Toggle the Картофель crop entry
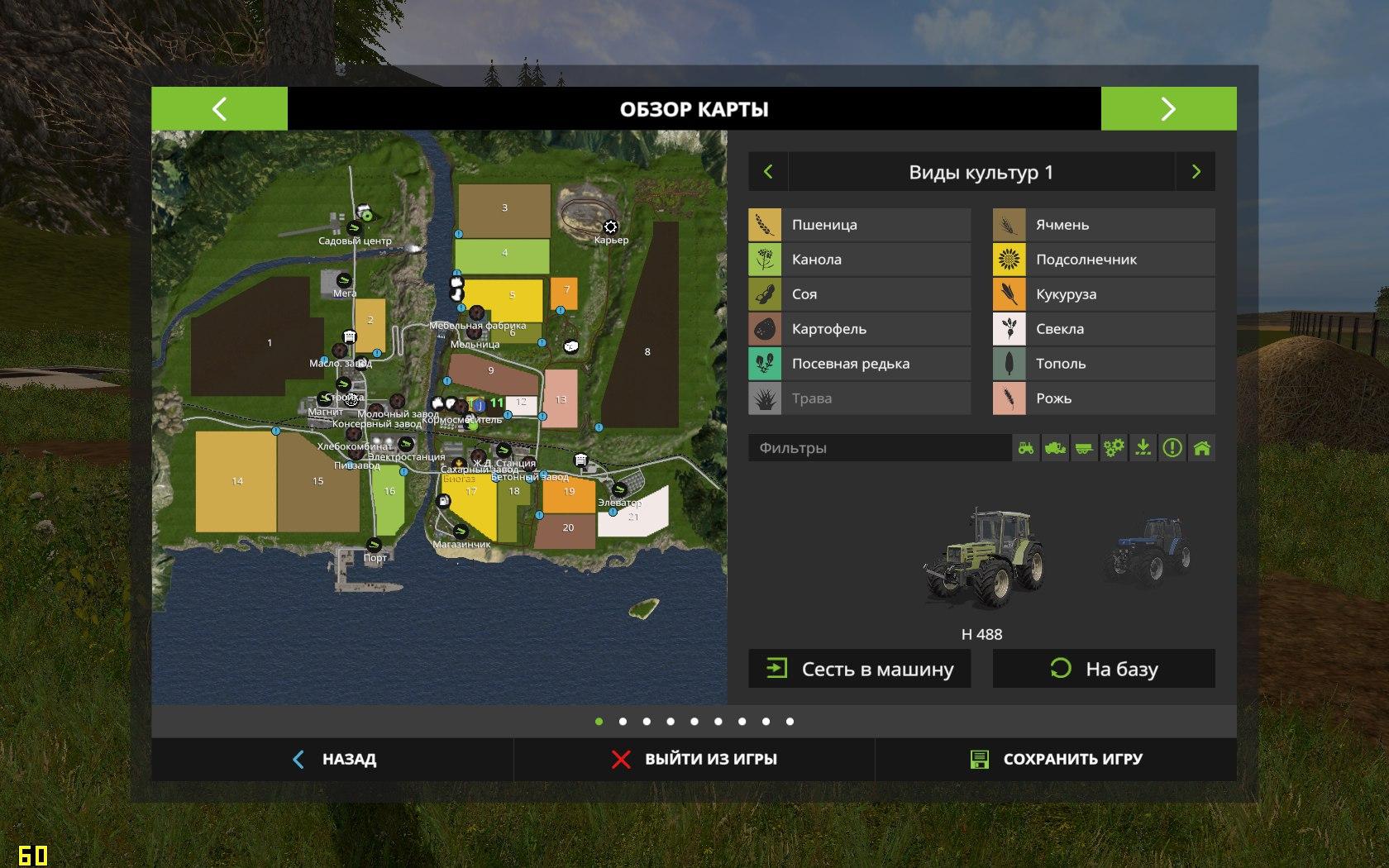Screen dimensions: 1389x868 pyautogui.click(x=859, y=329)
